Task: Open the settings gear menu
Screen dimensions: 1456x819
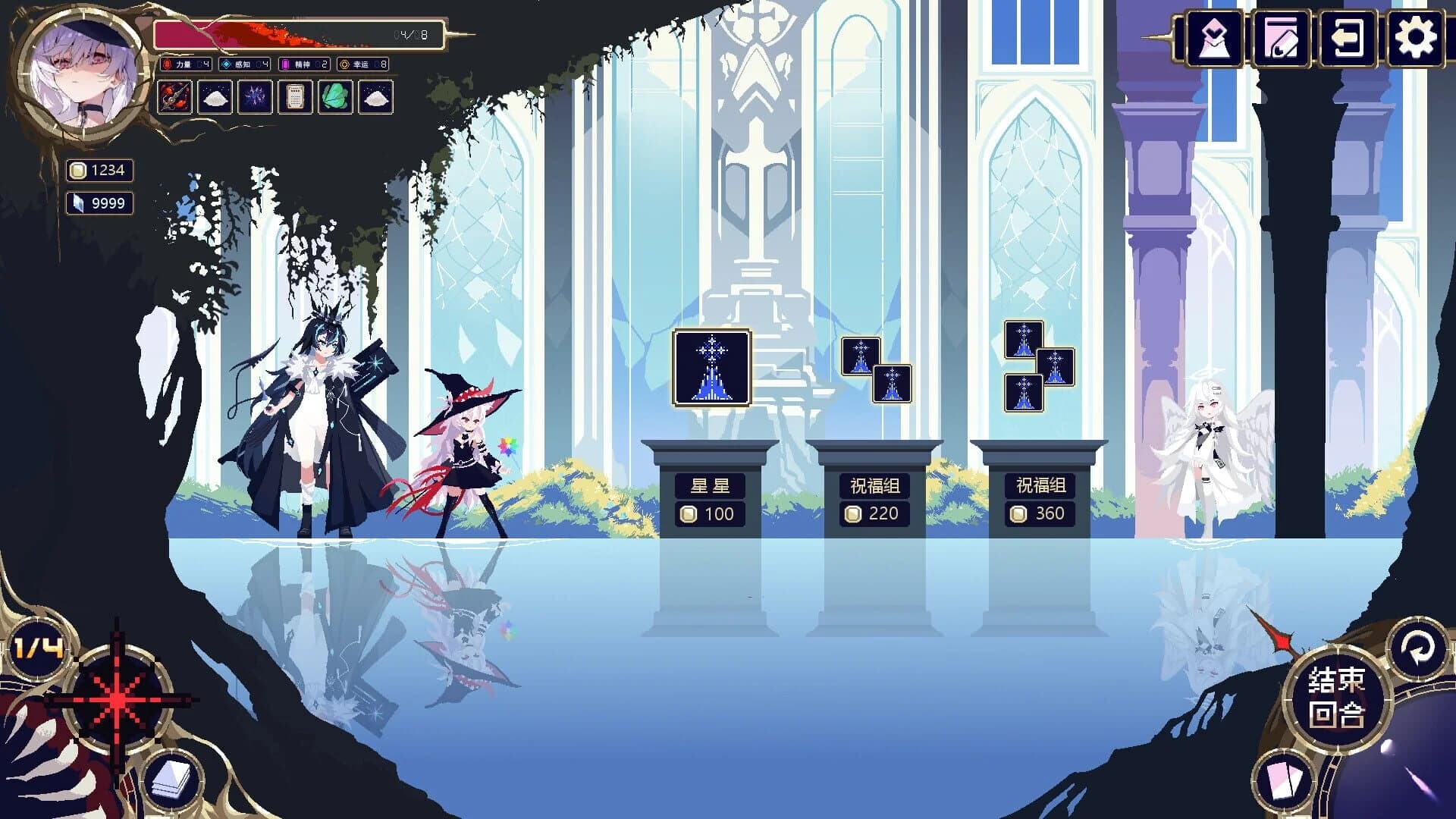Action: click(x=1415, y=39)
